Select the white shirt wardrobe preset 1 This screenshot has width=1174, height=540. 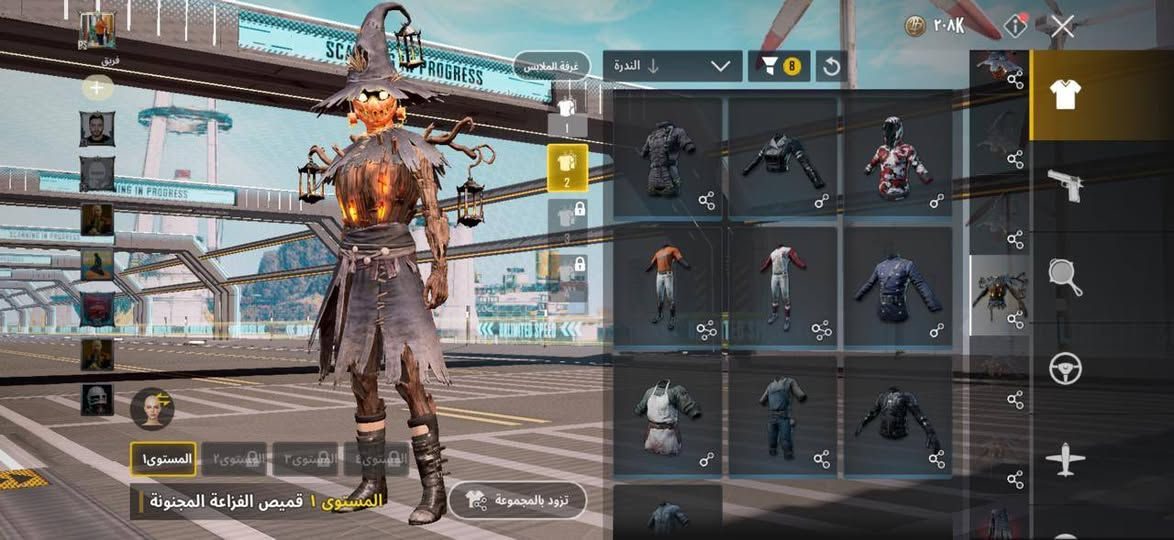point(567,113)
